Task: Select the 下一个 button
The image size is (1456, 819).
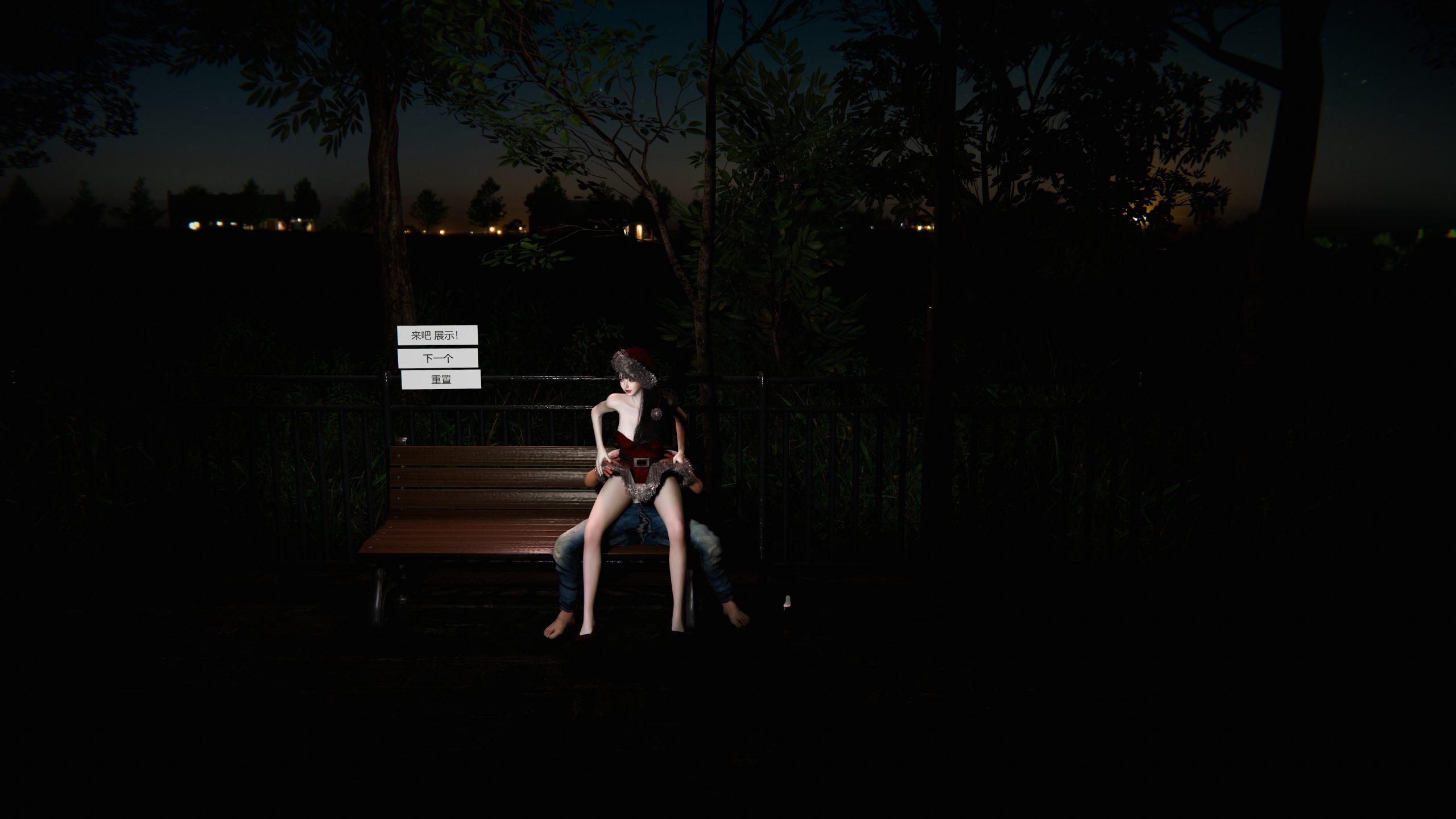Action: pos(437,358)
